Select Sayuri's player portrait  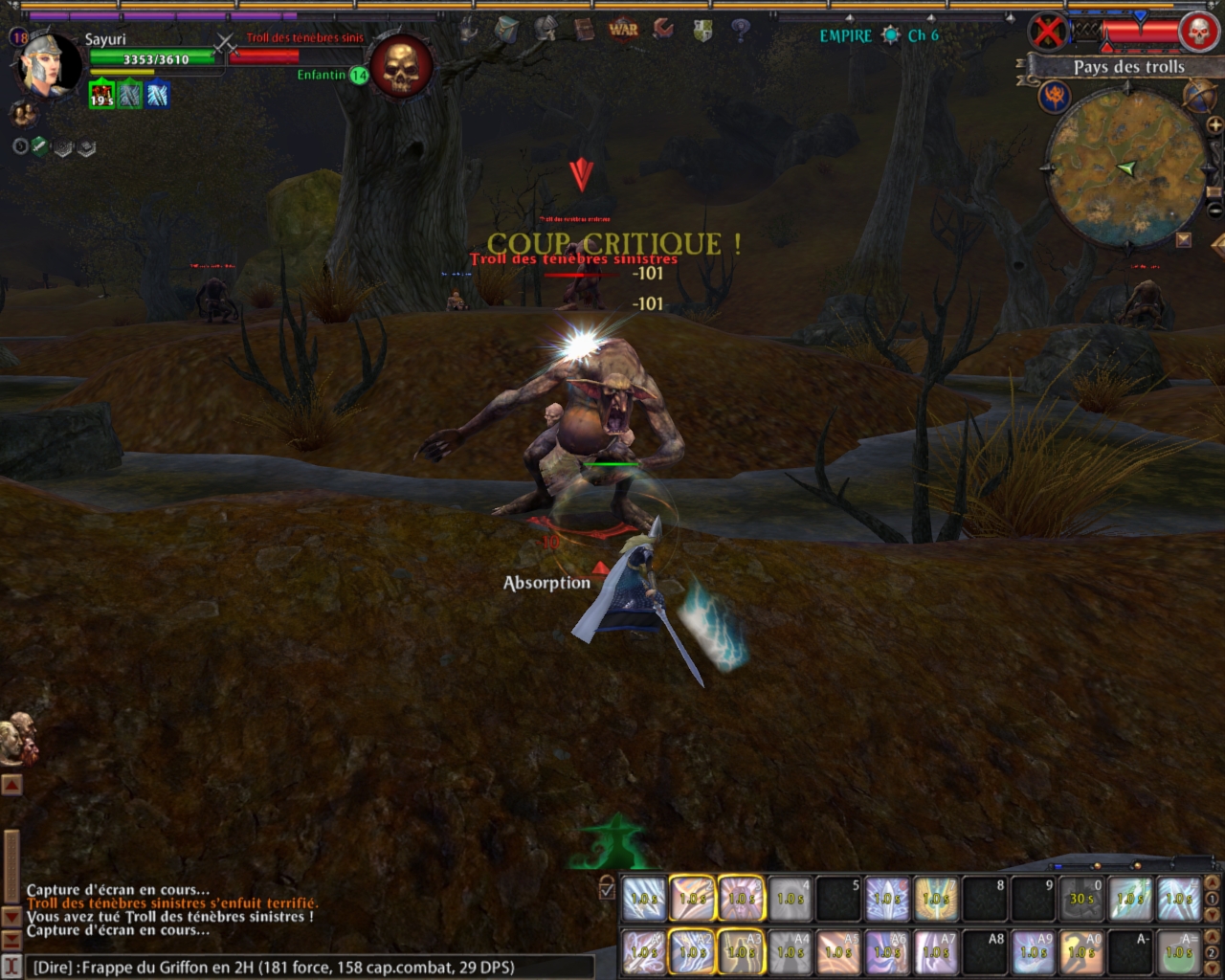click(x=49, y=65)
